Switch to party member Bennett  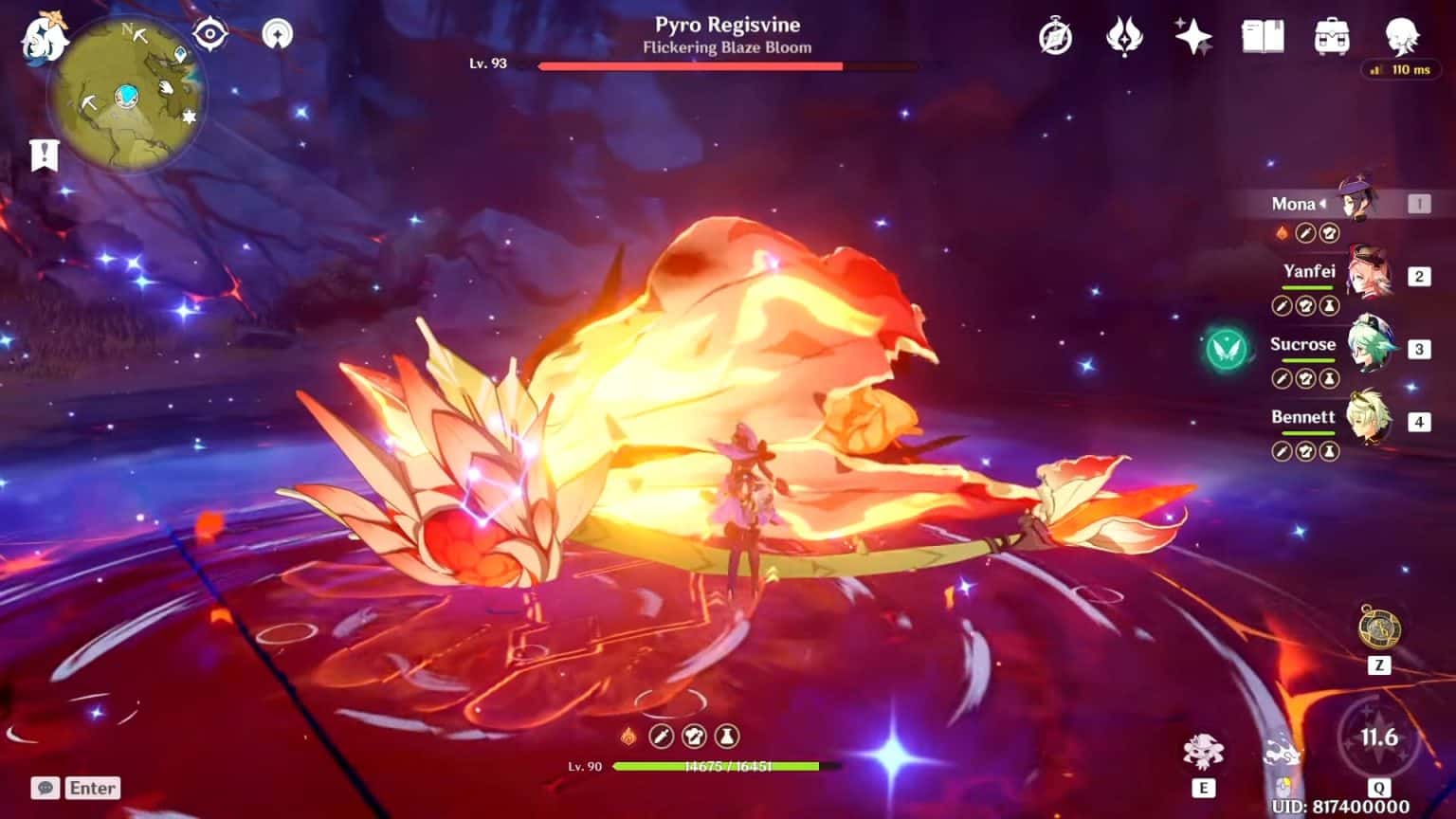(x=1369, y=421)
